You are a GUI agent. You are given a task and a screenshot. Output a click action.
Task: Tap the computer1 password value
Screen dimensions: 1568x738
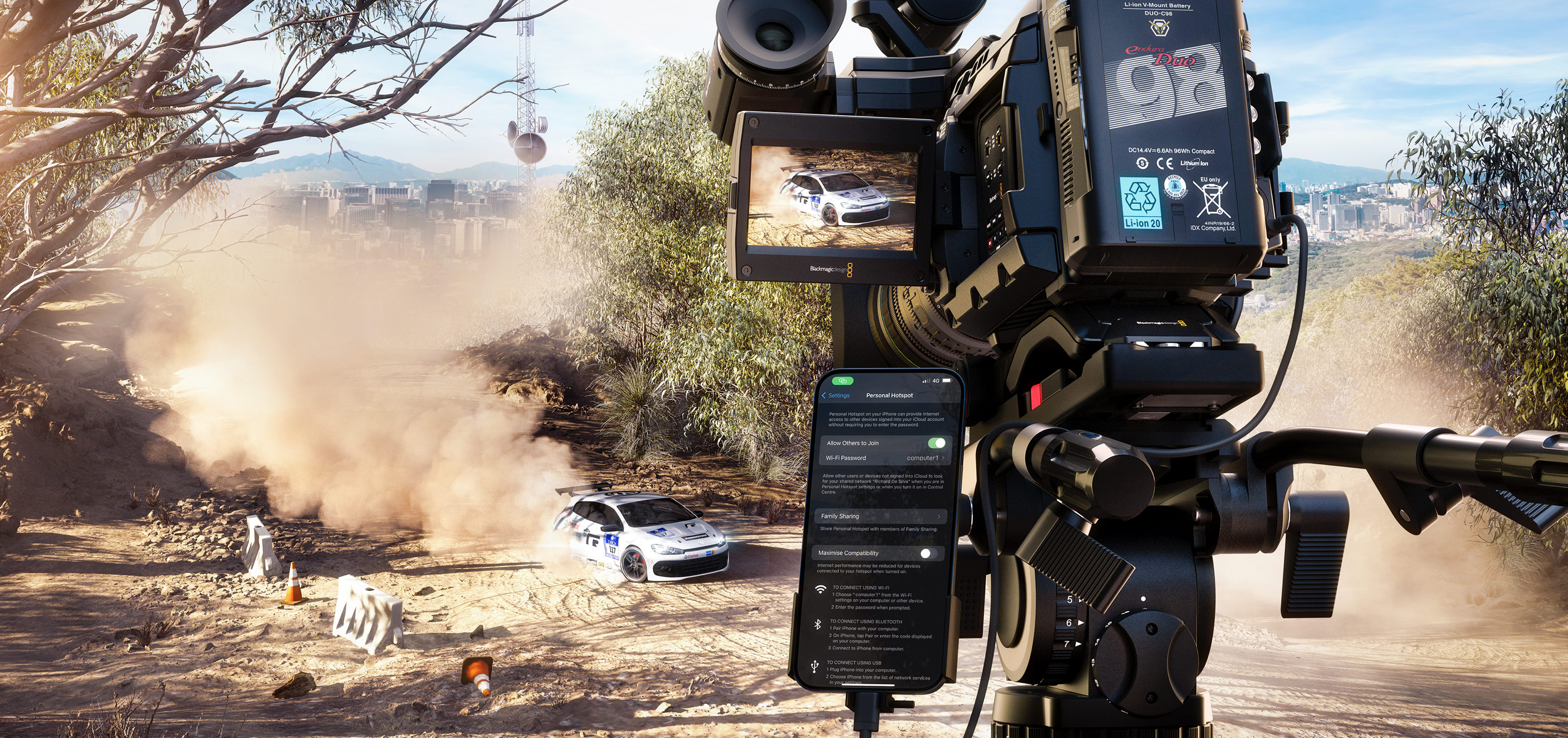(x=923, y=458)
